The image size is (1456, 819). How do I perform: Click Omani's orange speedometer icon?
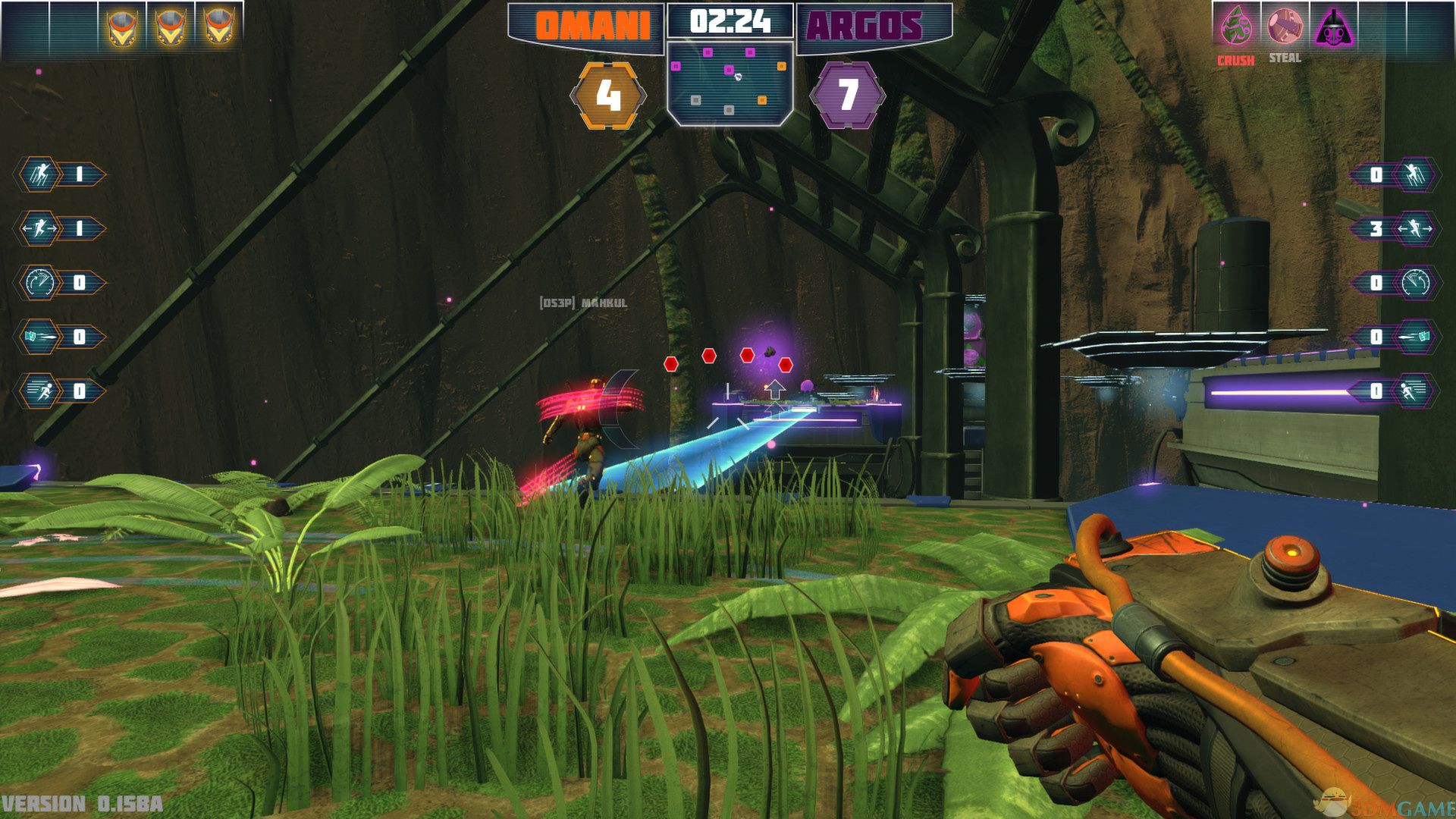click(39, 283)
